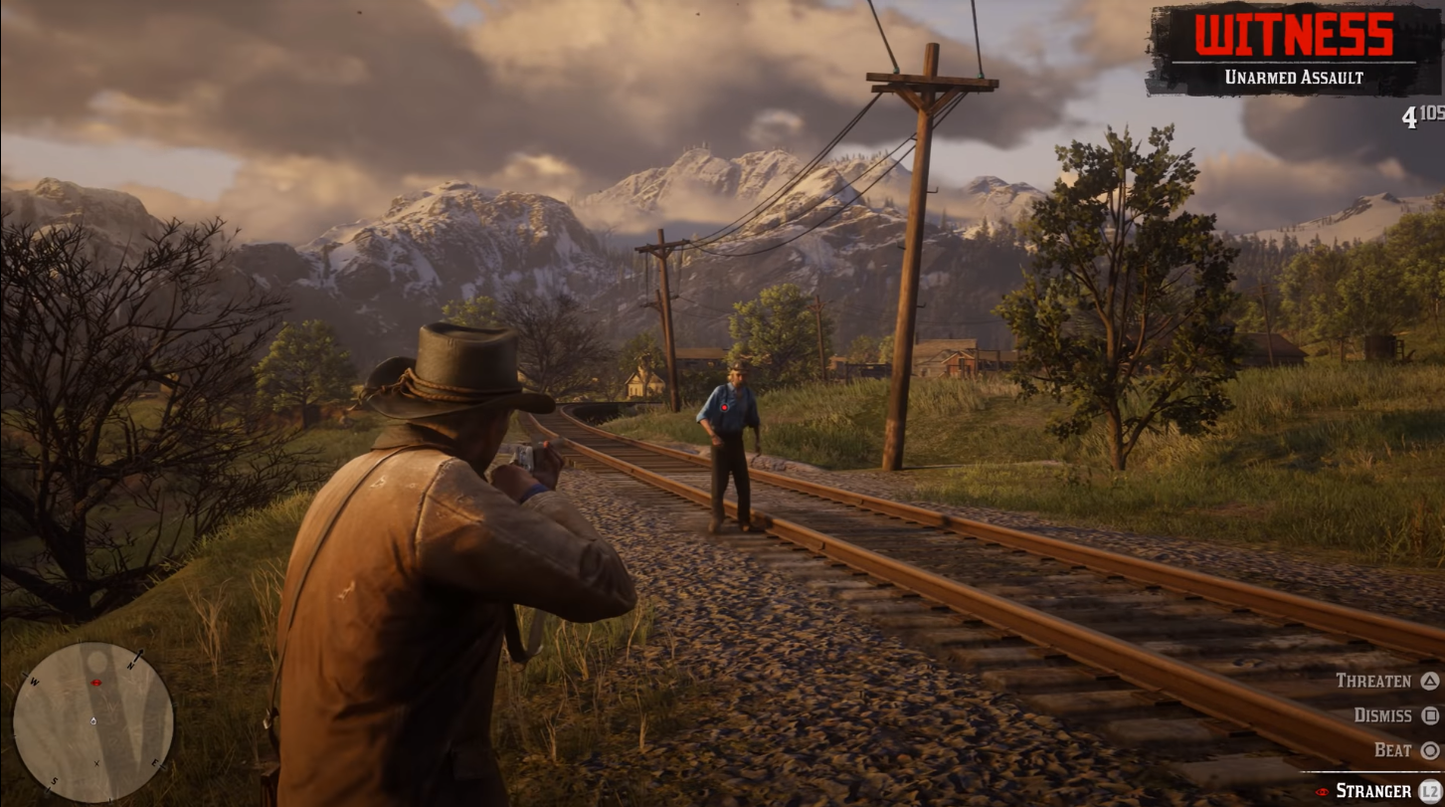Viewport: 1445px width, 807px height.
Task: Click the Triangle button icon for Threaten
Action: pyautogui.click(x=1430, y=682)
